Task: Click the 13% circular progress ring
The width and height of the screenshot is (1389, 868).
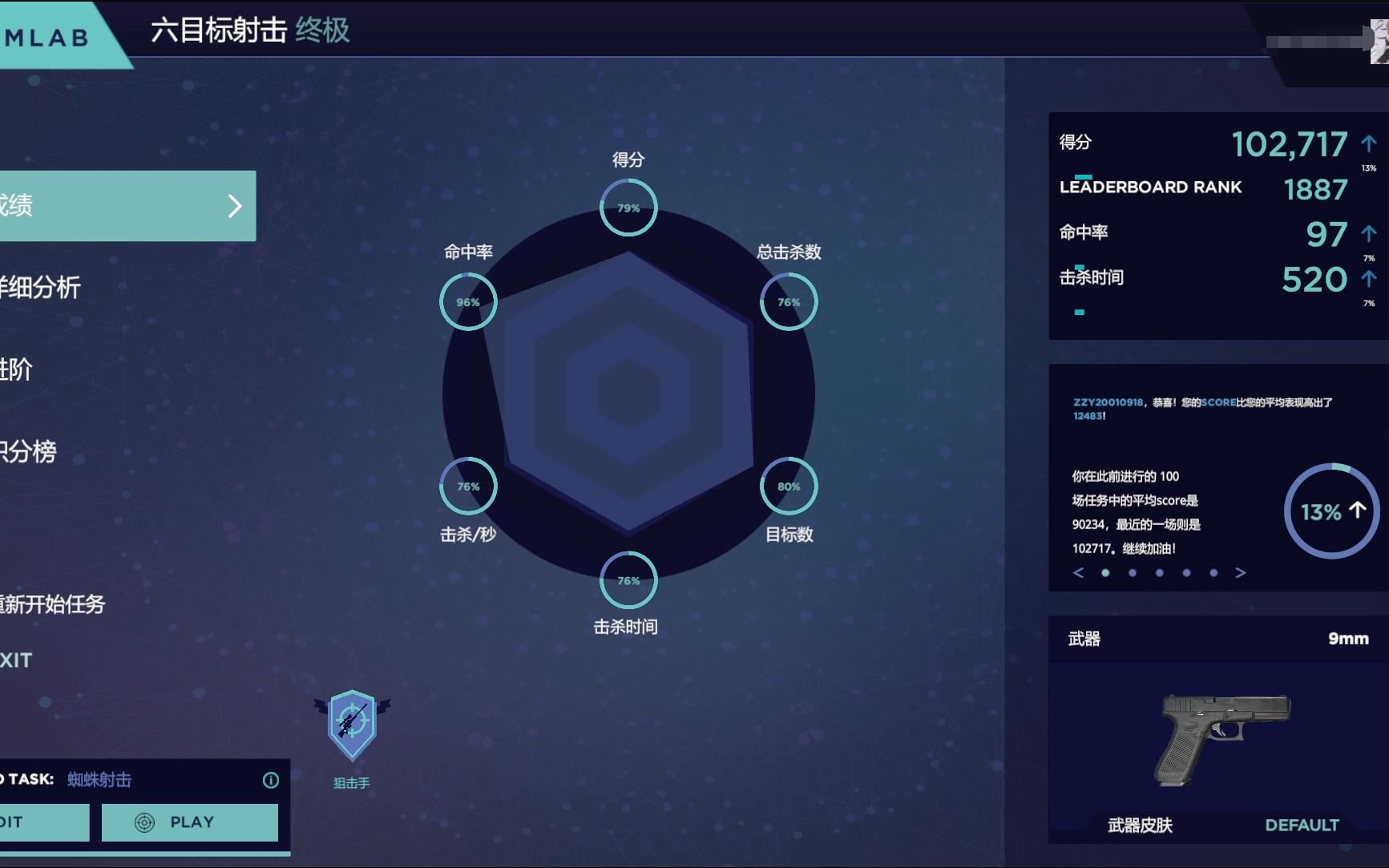Action: [x=1332, y=511]
